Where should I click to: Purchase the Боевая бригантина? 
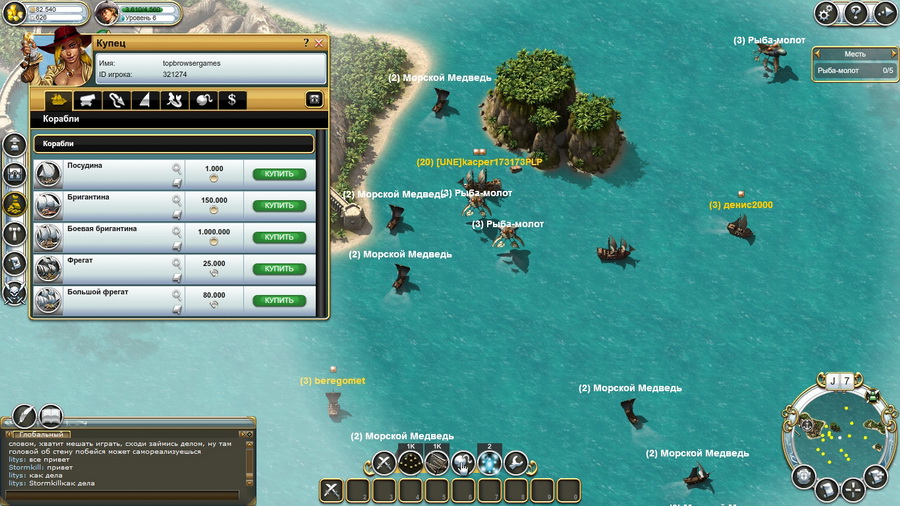pyautogui.click(x=279, y=237)
